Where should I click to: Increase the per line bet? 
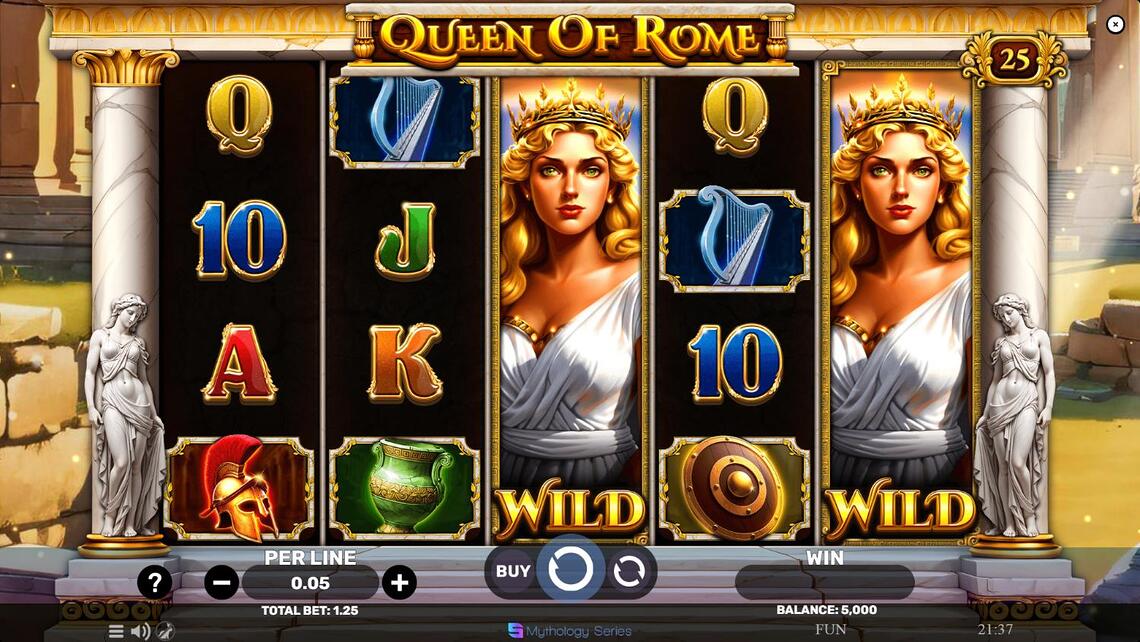399,582
